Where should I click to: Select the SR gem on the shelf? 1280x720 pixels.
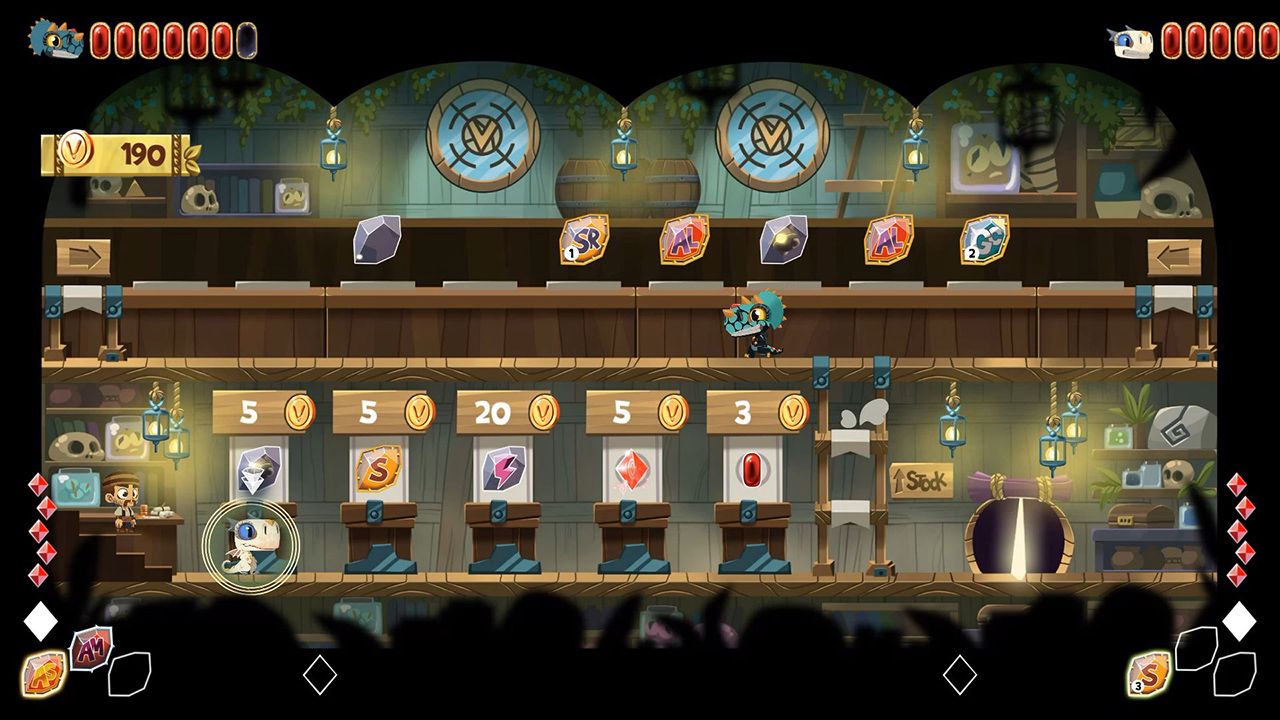[x=584, y=240]
